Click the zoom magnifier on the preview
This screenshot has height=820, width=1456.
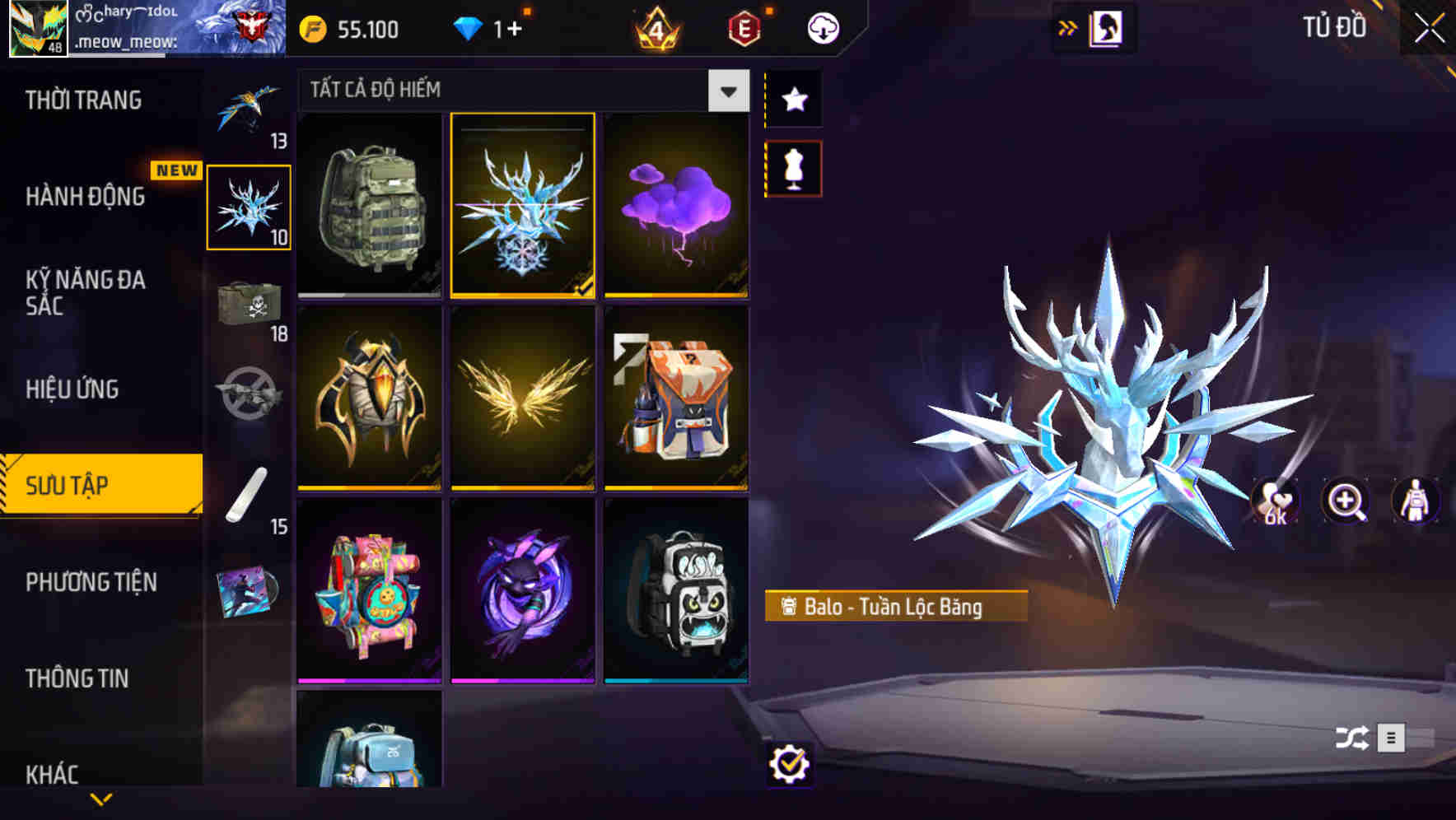coord(1346,501)
